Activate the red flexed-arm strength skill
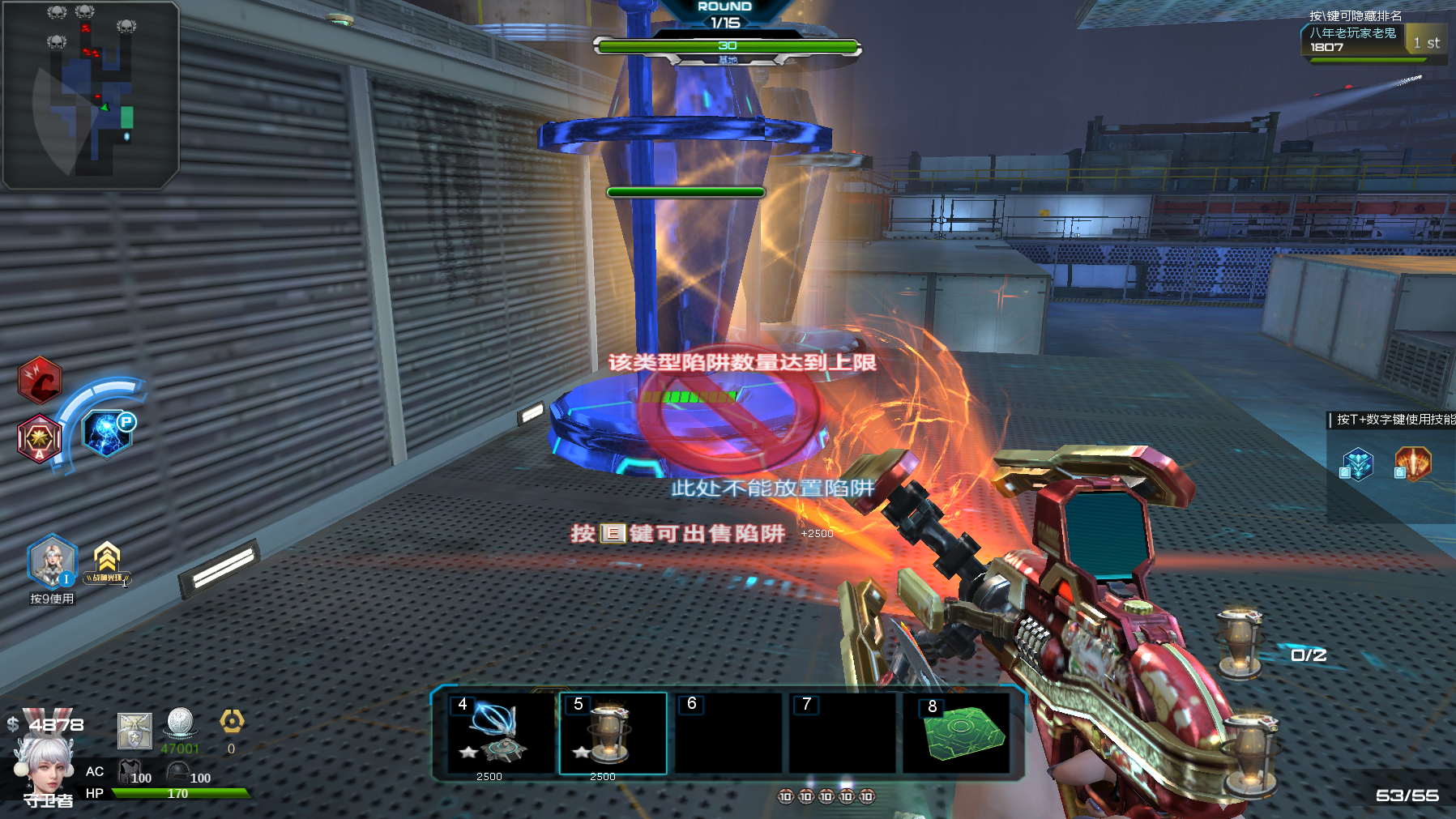This screenshot has width=1456, height=819. pyautogui.click(x=40, y=380)
